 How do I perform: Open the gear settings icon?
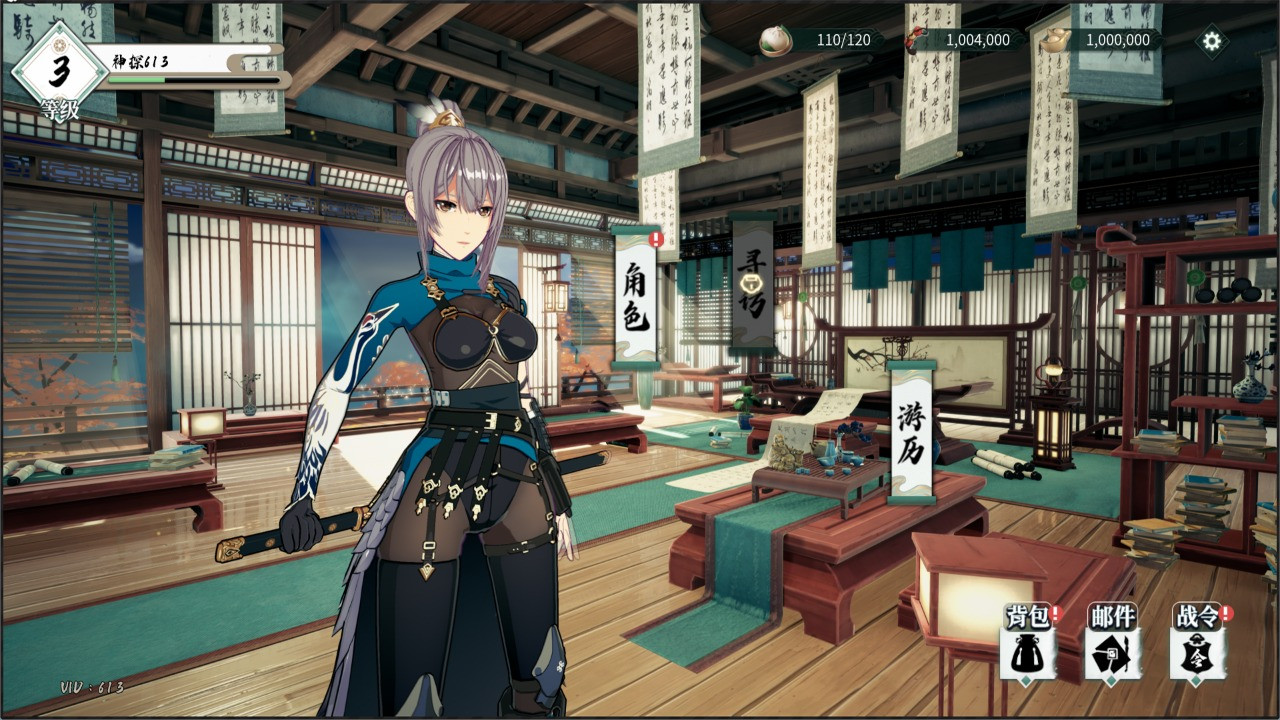[x=1212, y=41]
